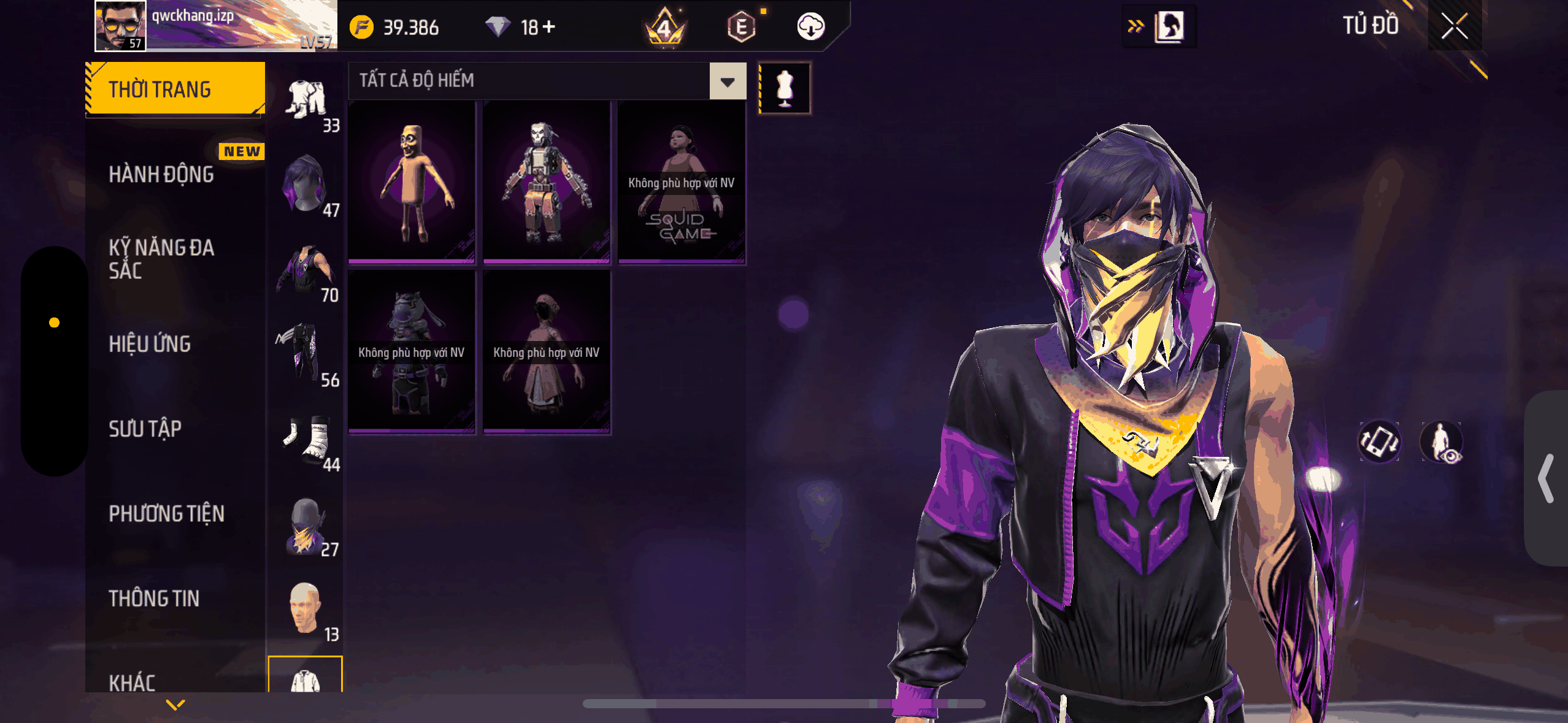This screenshot has height=723, width=1568.
Task: Show the tops subcategory with 70 items
Action: 305,271
